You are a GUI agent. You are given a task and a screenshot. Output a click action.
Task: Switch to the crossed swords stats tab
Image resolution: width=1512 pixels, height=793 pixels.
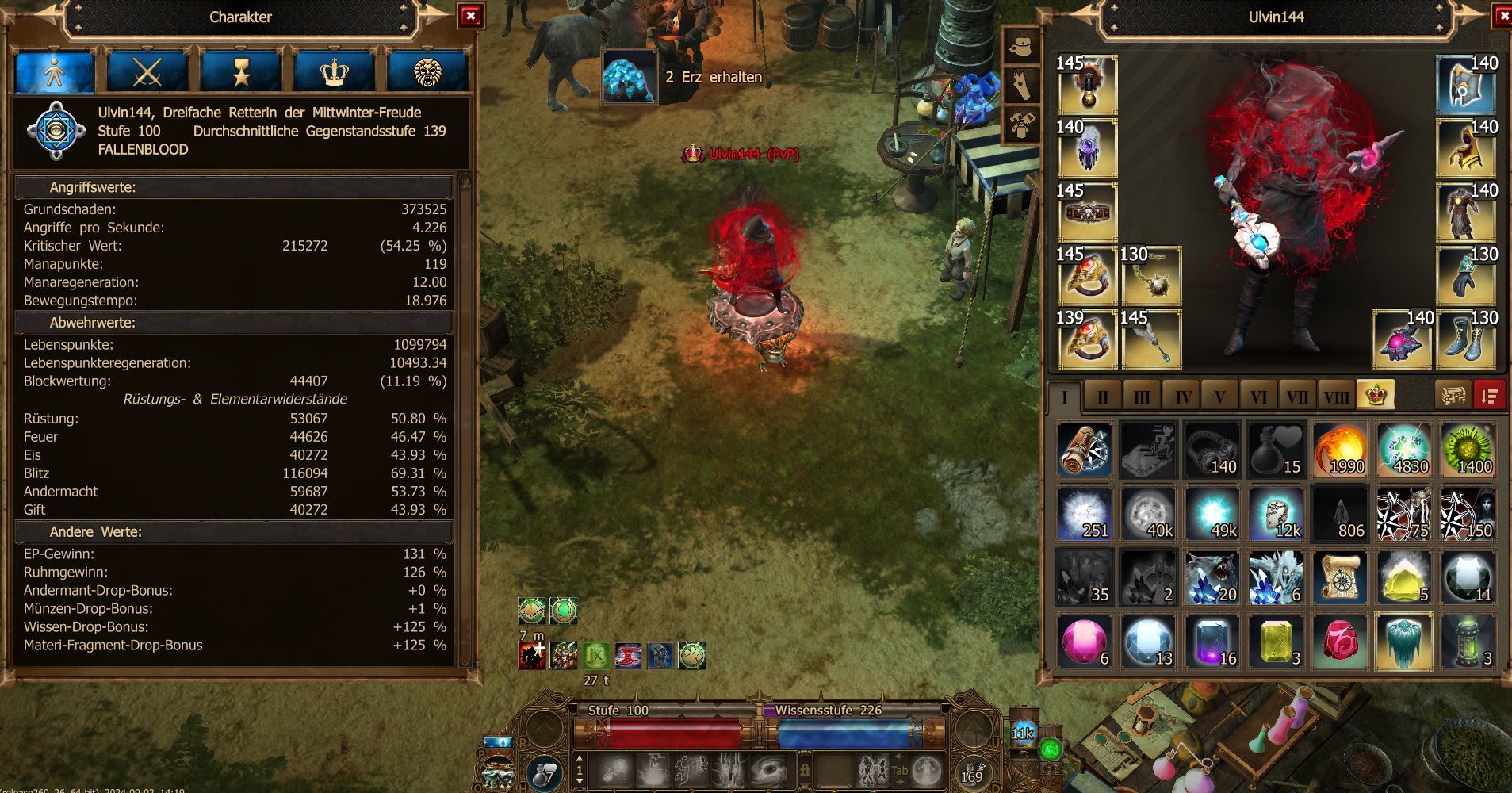tap(147, 73)
